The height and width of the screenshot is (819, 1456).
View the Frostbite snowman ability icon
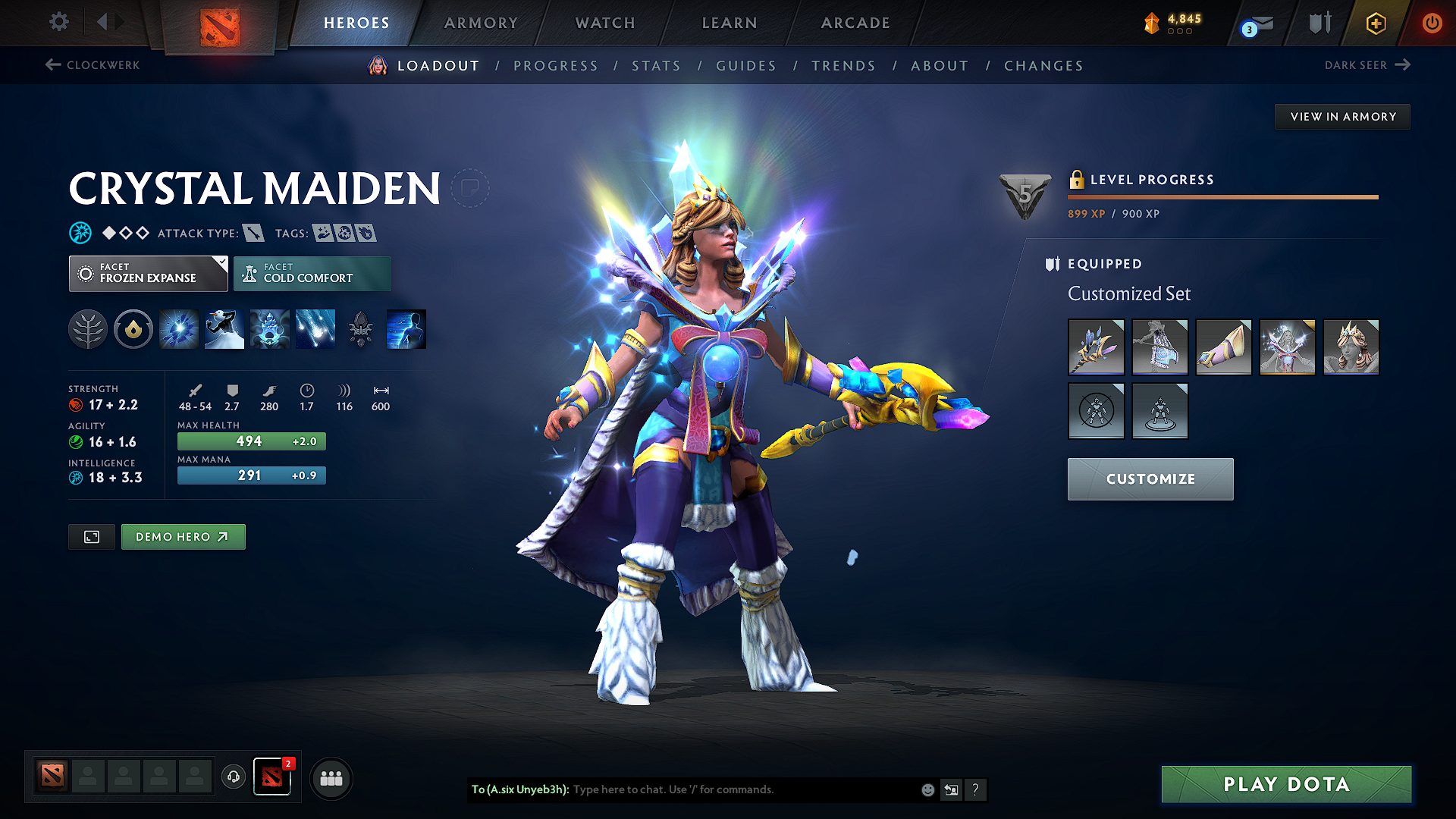224,328
